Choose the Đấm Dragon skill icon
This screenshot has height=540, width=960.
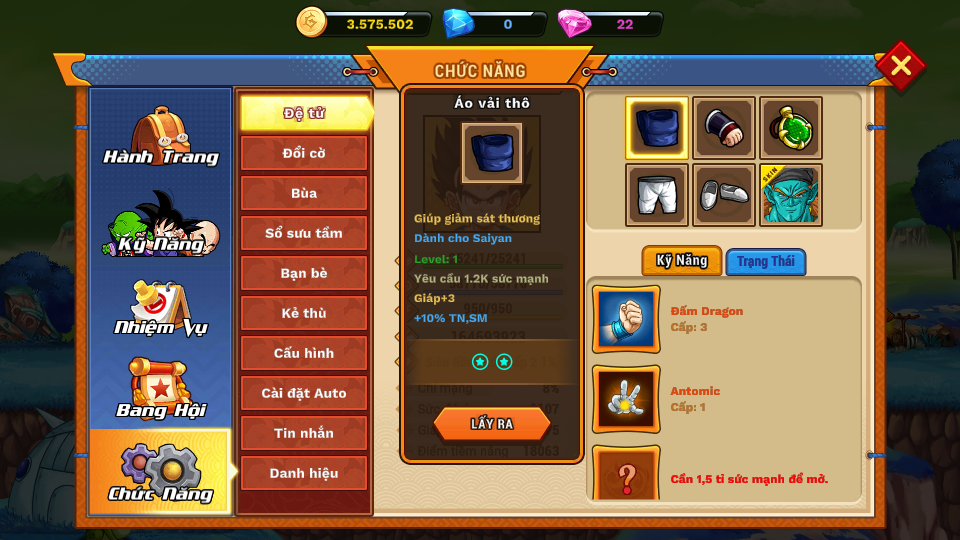coord(626,319)
